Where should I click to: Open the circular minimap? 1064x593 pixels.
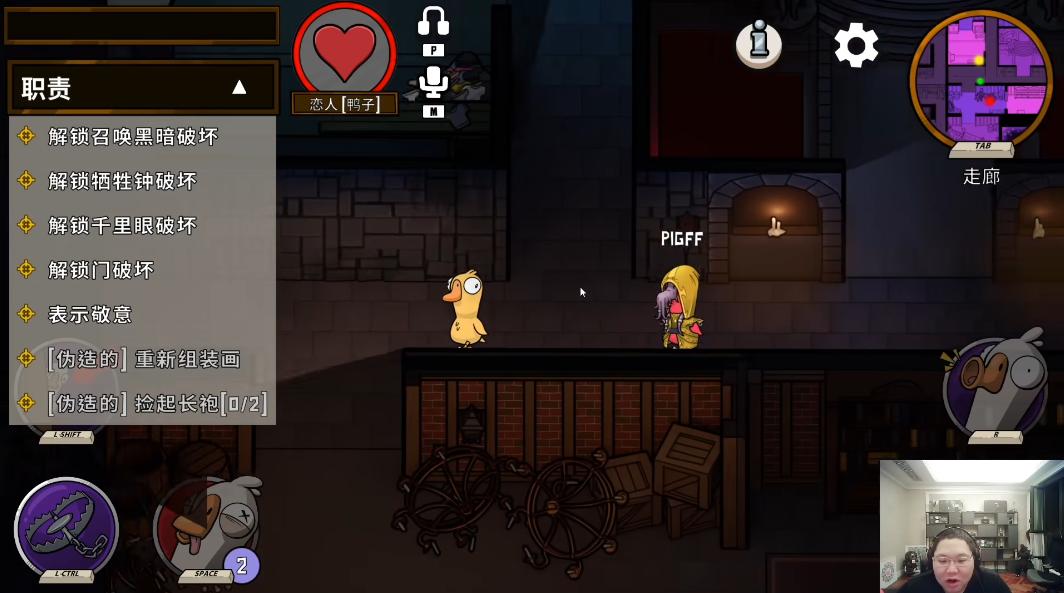pos(980,78)
